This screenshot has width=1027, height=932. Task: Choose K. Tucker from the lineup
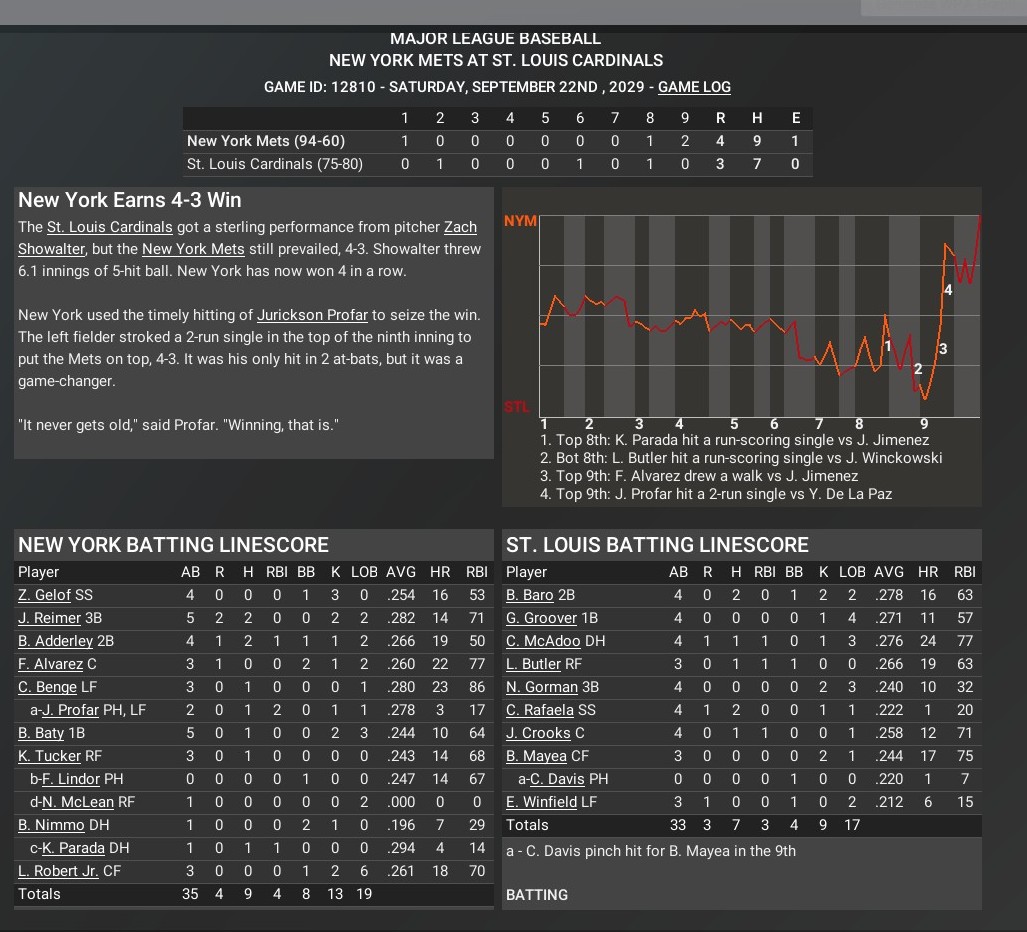coord(48,756)
